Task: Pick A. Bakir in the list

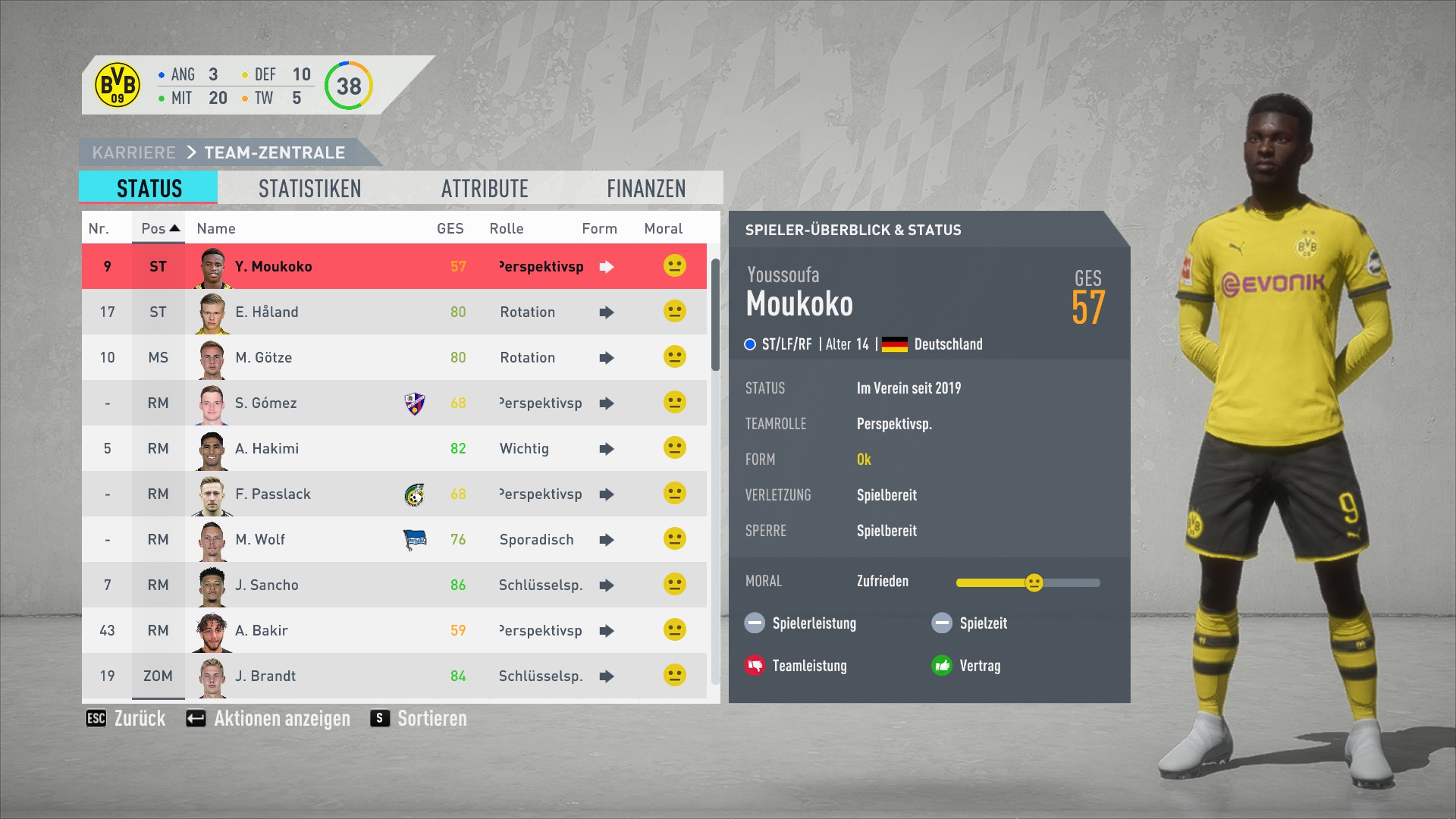Action: coord(261,630)
